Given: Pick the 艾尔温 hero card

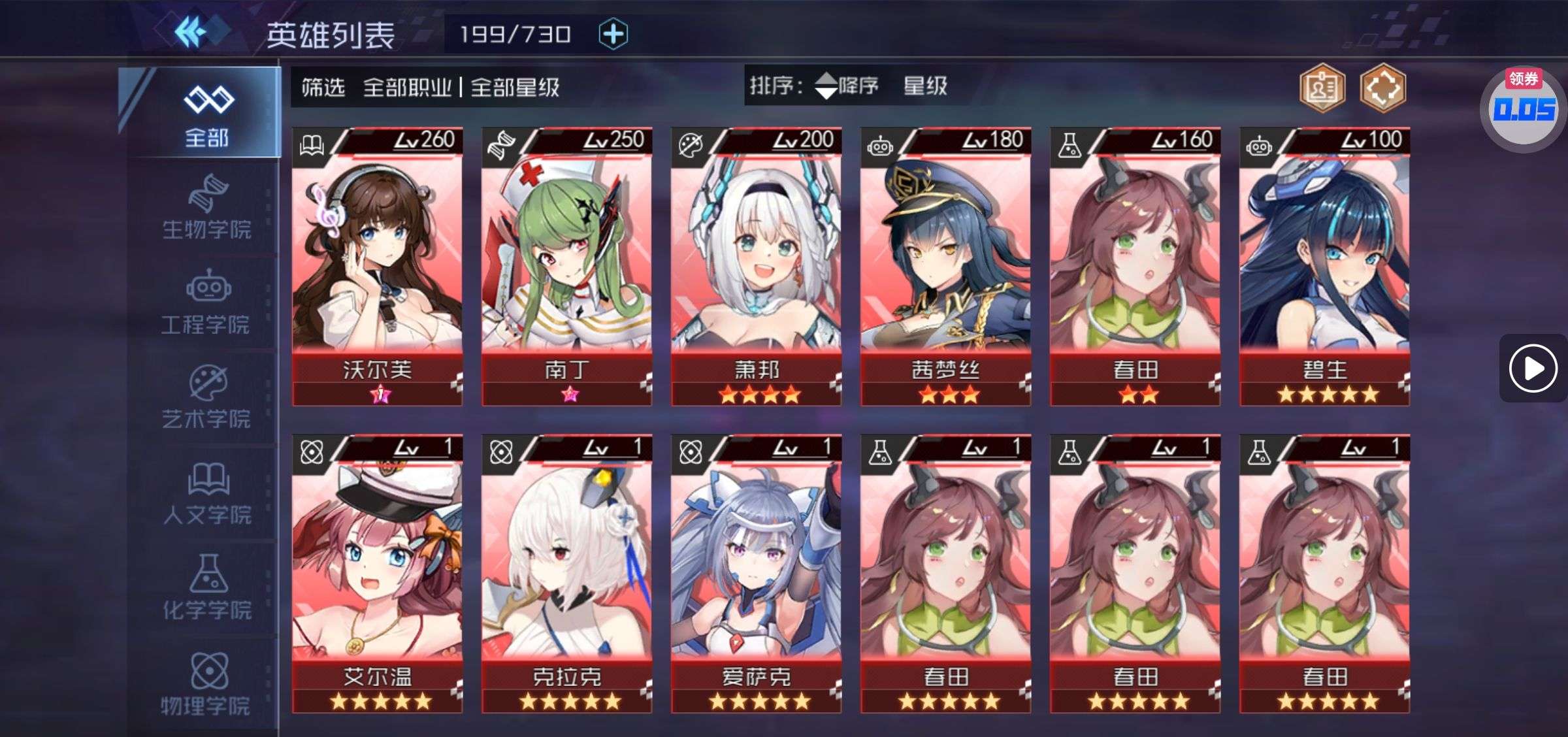Looking at the screenshot, I should pos(377,574).
